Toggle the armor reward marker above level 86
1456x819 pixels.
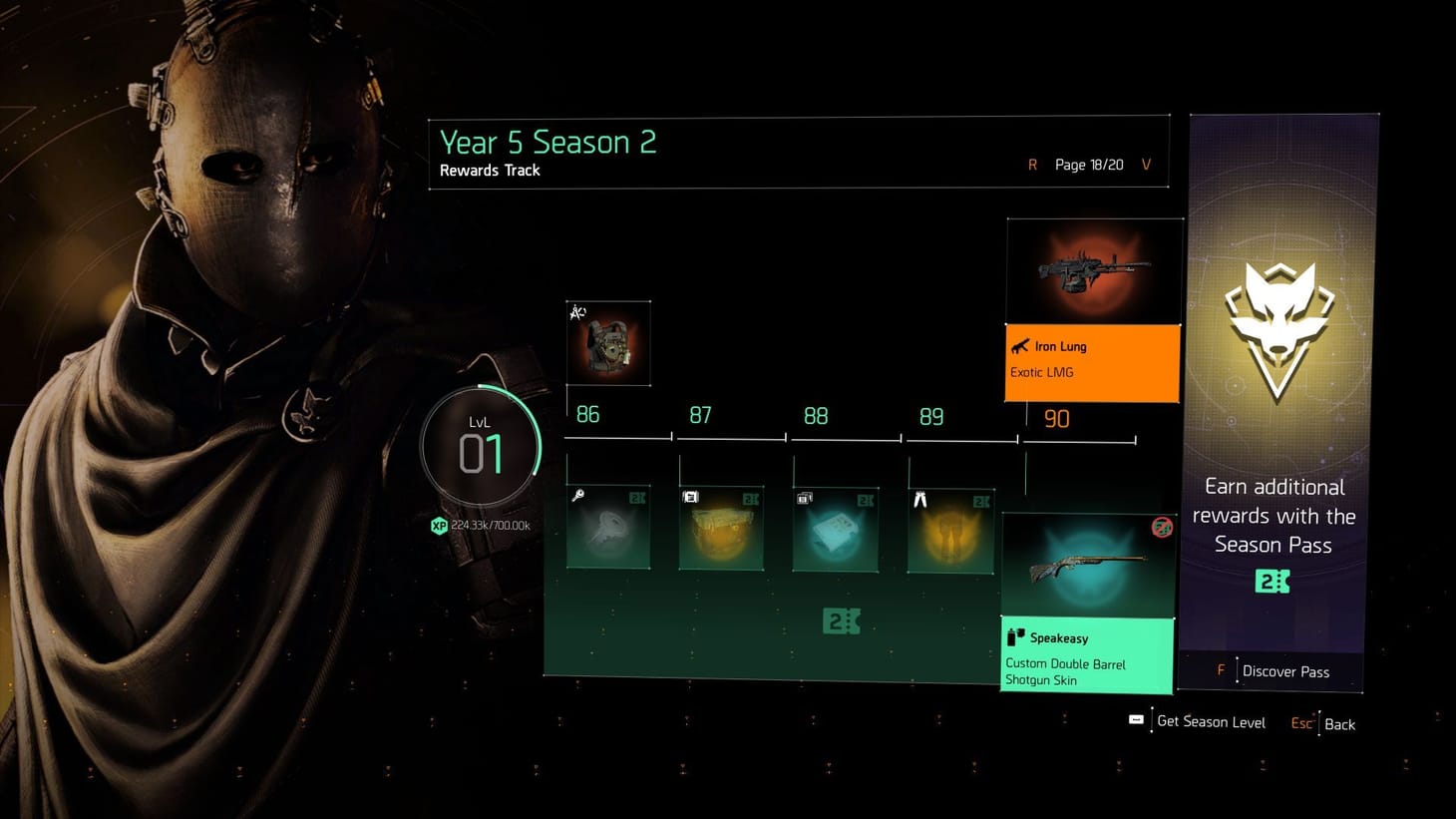click(x=576, y=311)
